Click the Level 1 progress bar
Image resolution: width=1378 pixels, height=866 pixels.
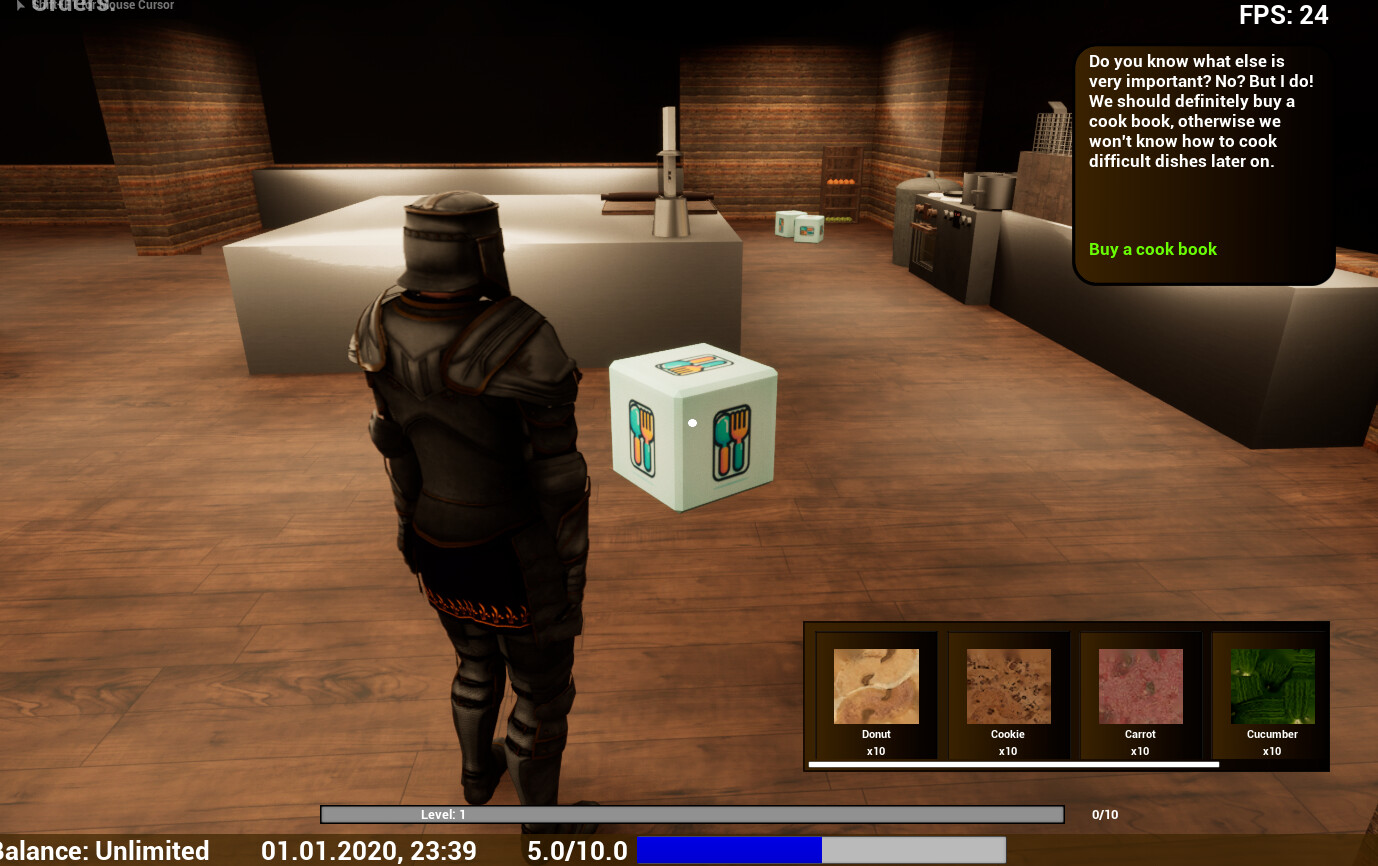coord(690,815)
